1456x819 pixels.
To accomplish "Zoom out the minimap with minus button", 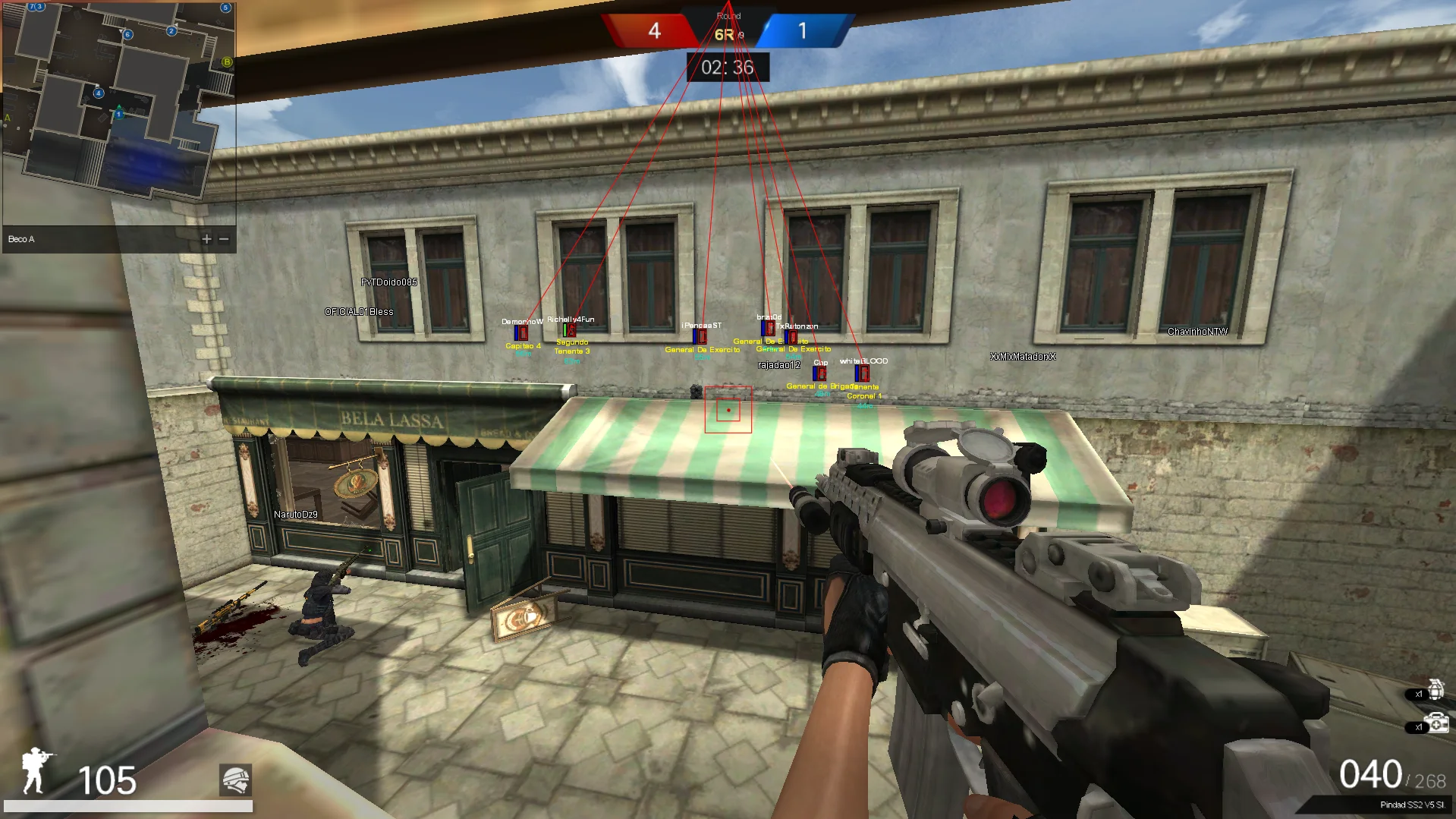I will (224, 239).
